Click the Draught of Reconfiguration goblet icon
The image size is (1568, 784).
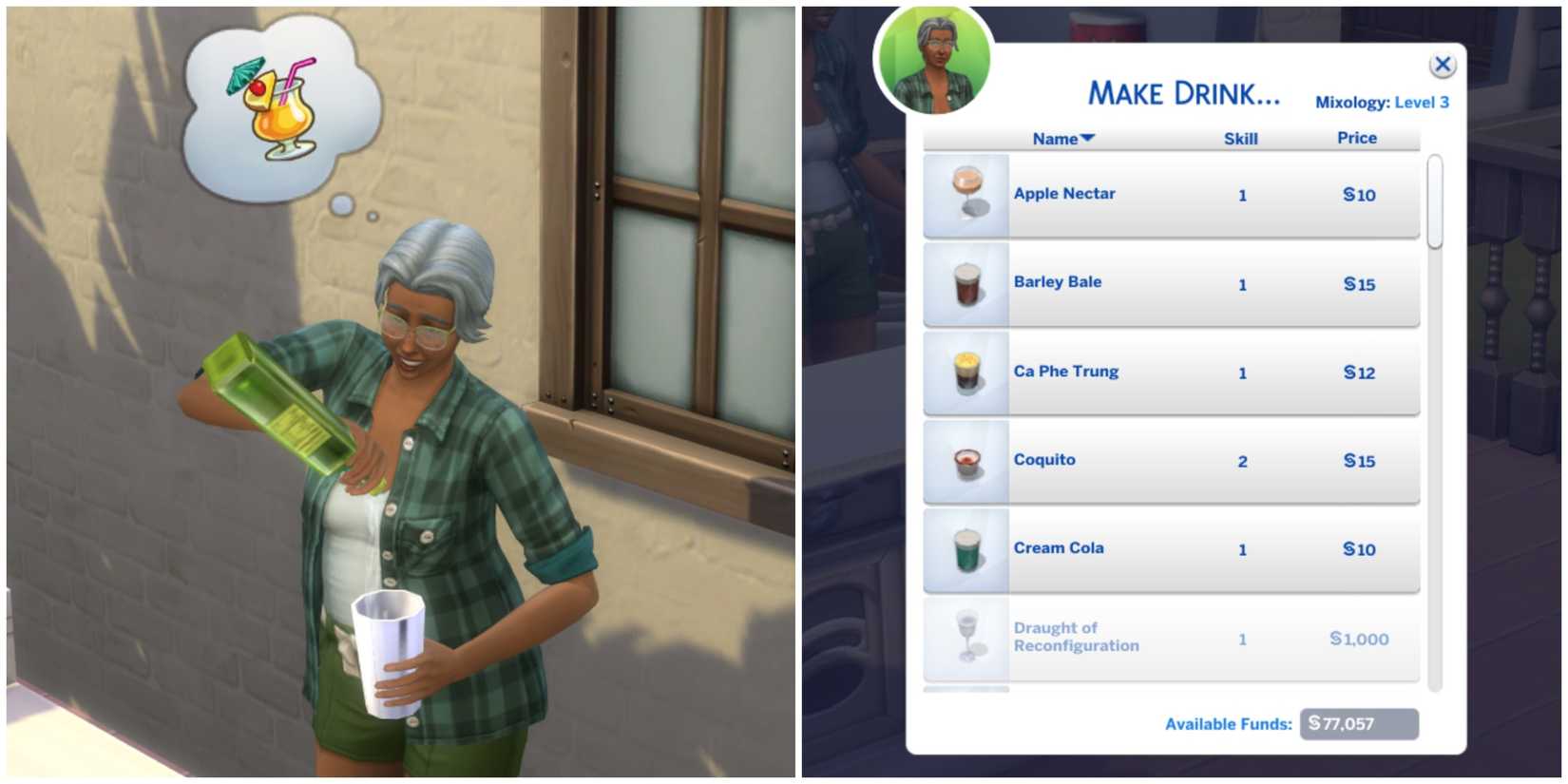pos(964,637)
